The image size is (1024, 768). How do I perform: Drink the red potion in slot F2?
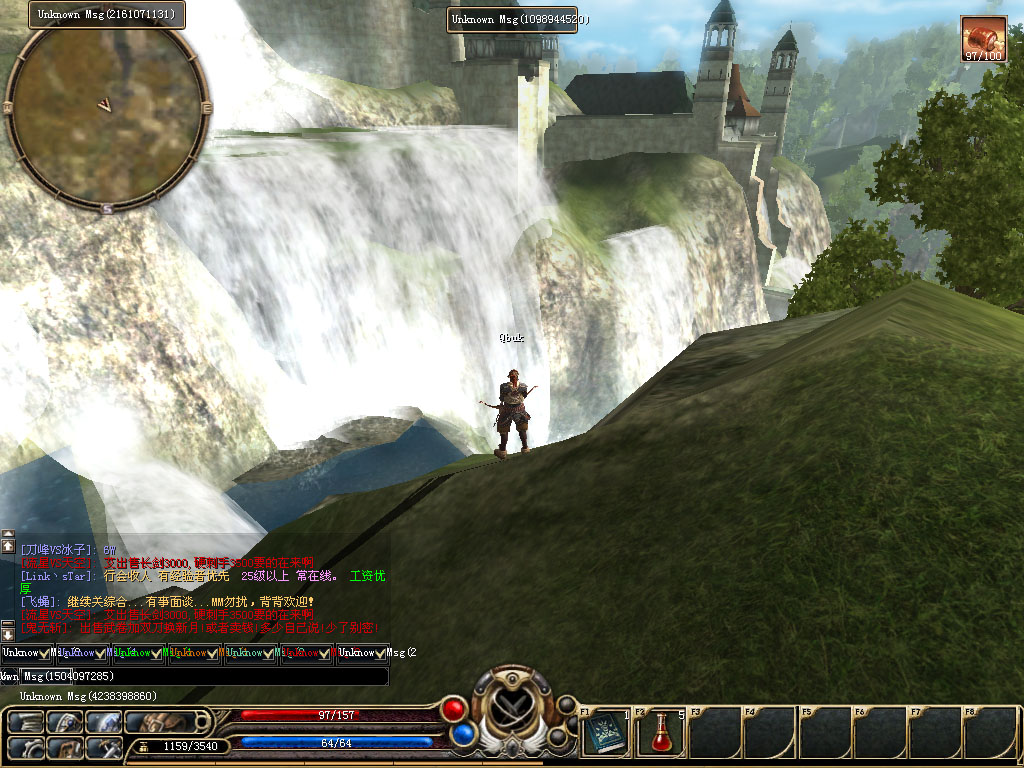point(660,733)
